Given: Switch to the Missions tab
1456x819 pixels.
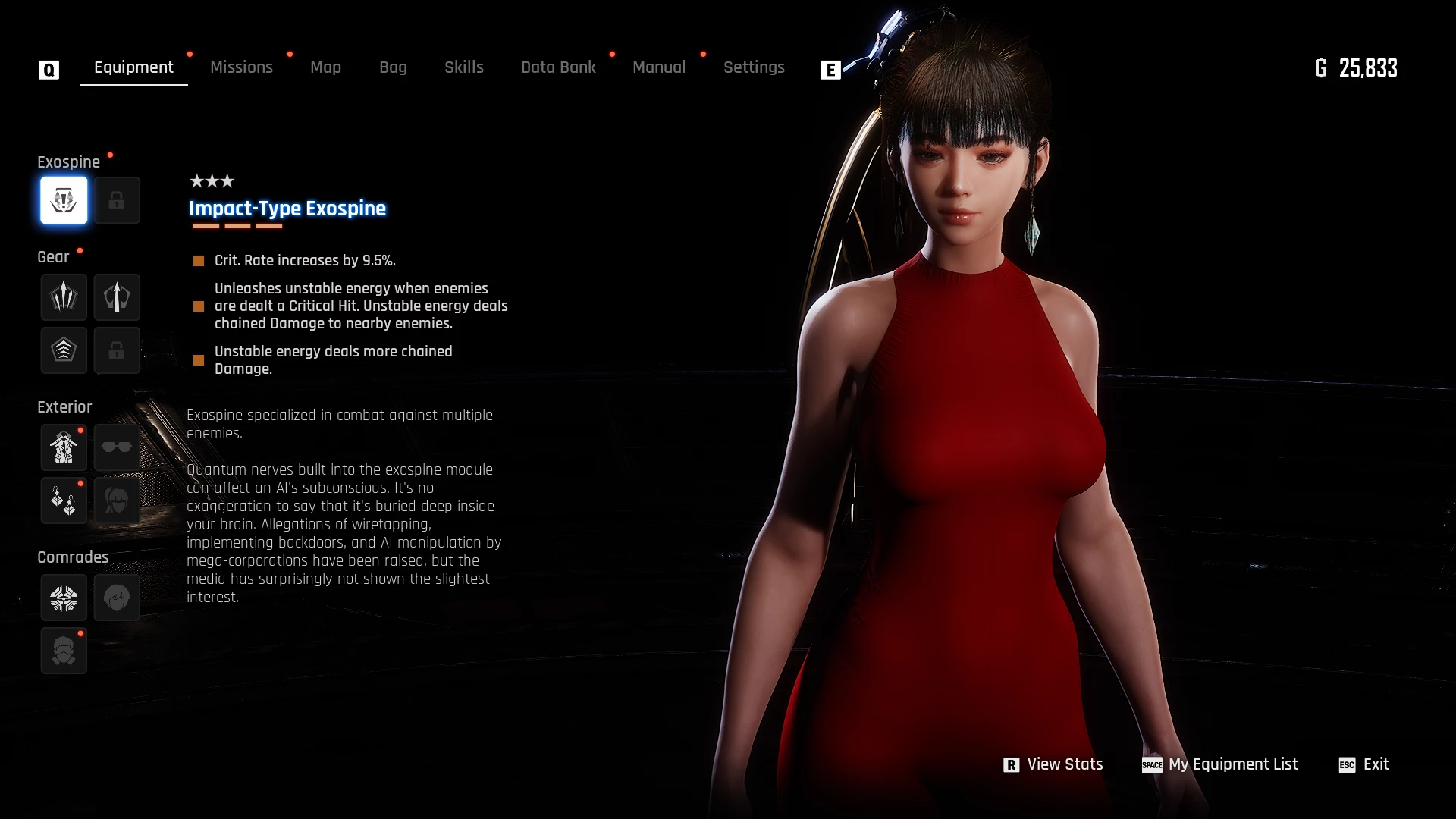Looking at the screenshot, I should [241, 67].
